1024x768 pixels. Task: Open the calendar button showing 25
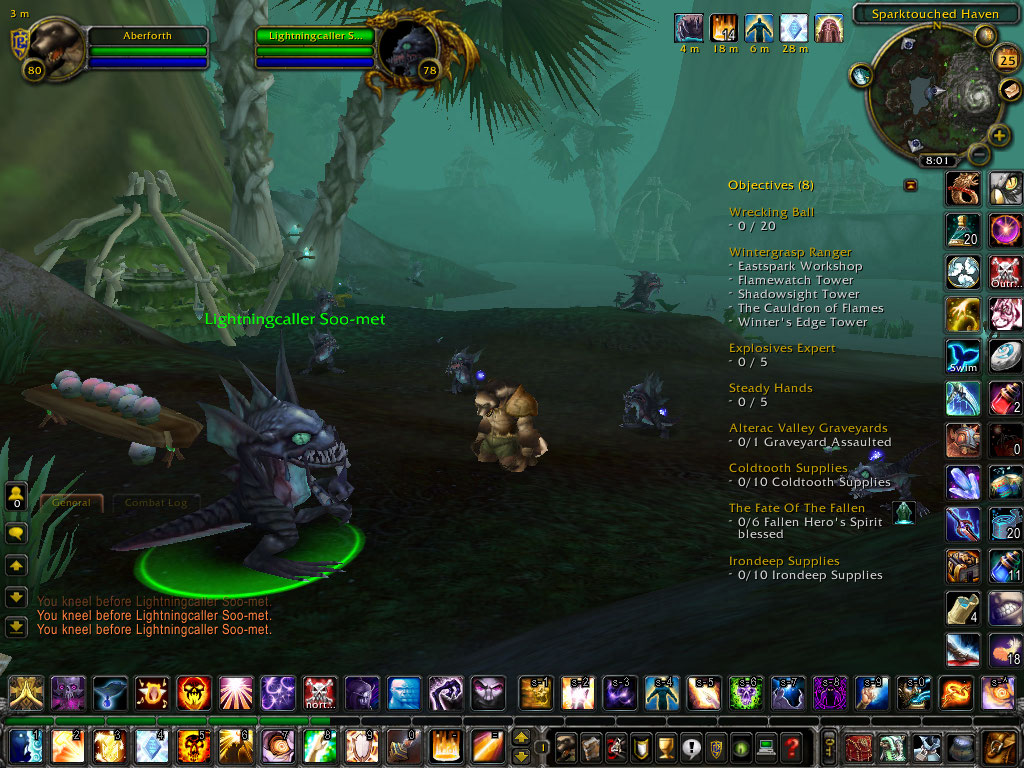point(1004,59)
